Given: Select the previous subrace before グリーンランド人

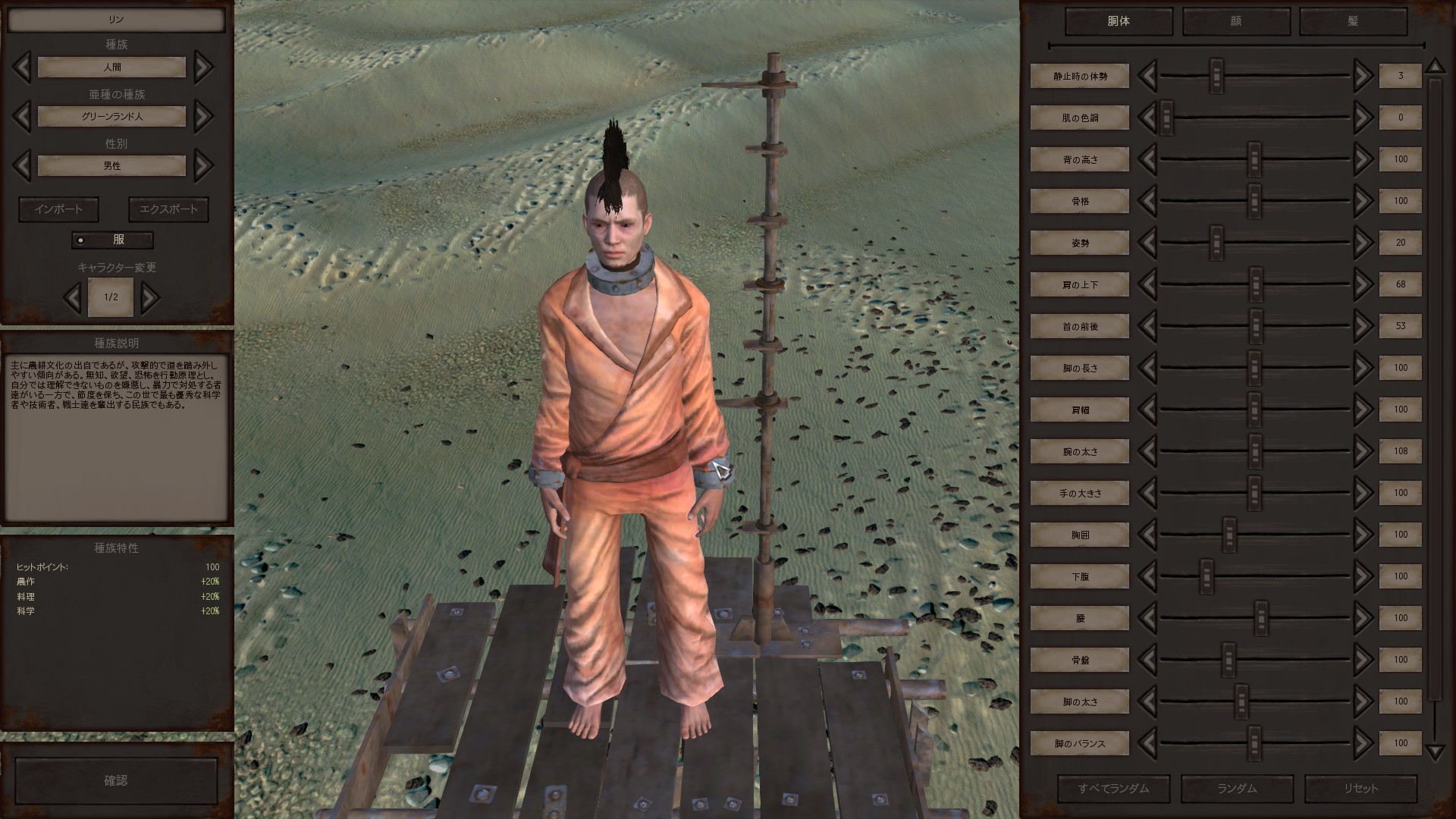Looking at the screenshot, I should pos(22,117).
